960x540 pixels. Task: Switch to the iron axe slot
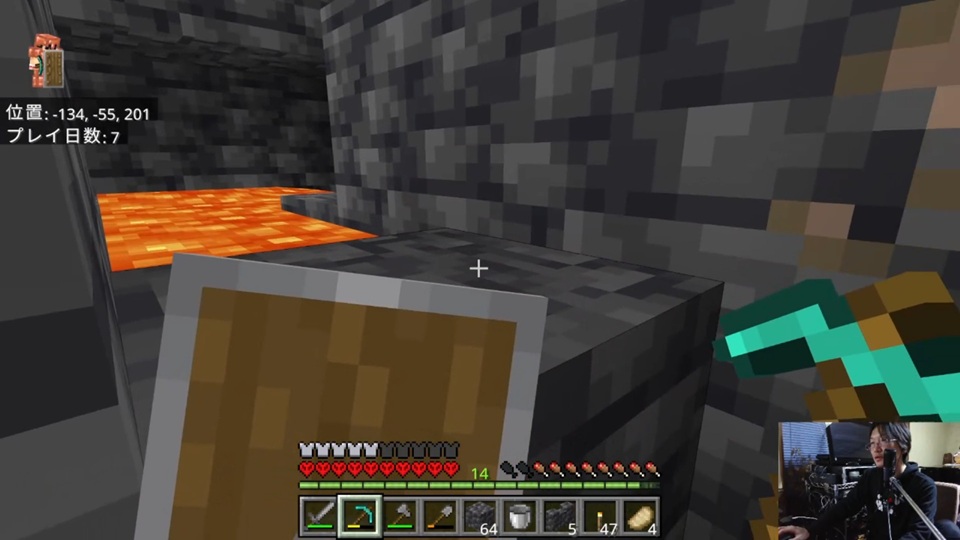click(x=399, y=515)
